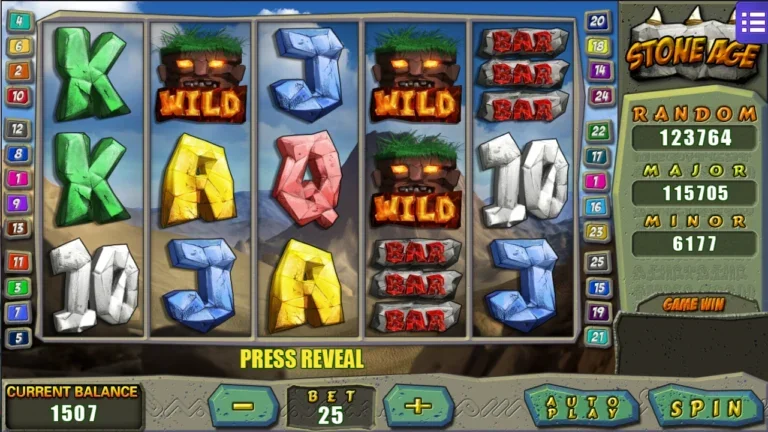Select payline number 4 marker
Screen dimensions: 768x432
(x=19, y=20)
